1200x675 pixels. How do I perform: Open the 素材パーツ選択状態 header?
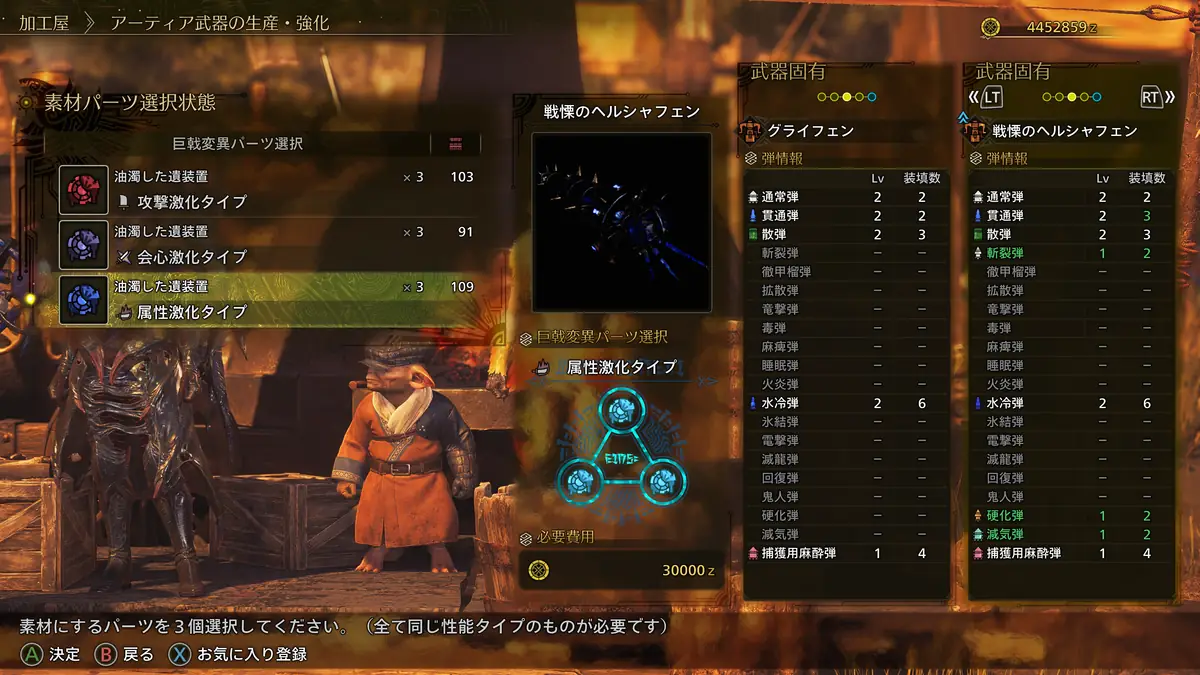pos(130,102)
